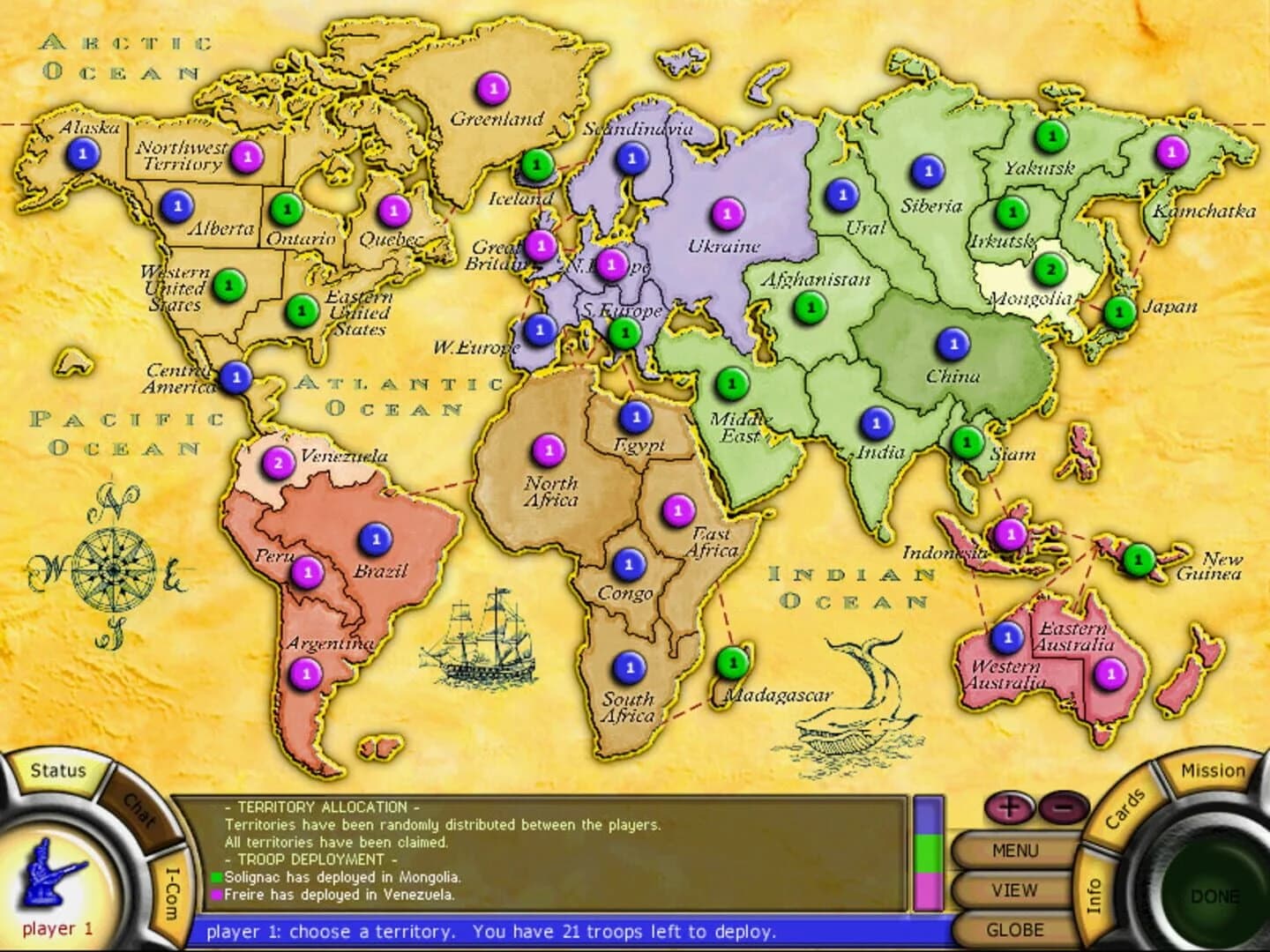Image resolution: width=1270 pixels, height=952 pixels.
Task: Select the troop marker on Alaska
Action: pyautogui.click(x=81, y=152)
